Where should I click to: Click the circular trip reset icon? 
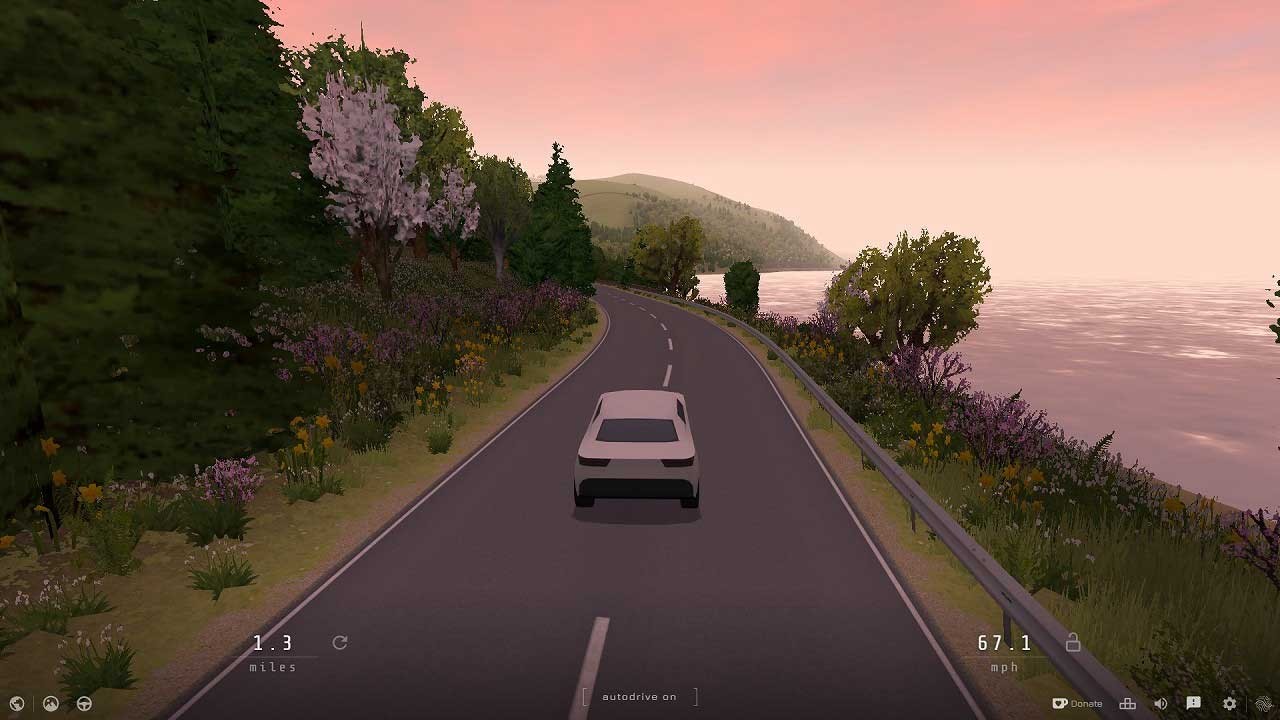click(340, 643)
